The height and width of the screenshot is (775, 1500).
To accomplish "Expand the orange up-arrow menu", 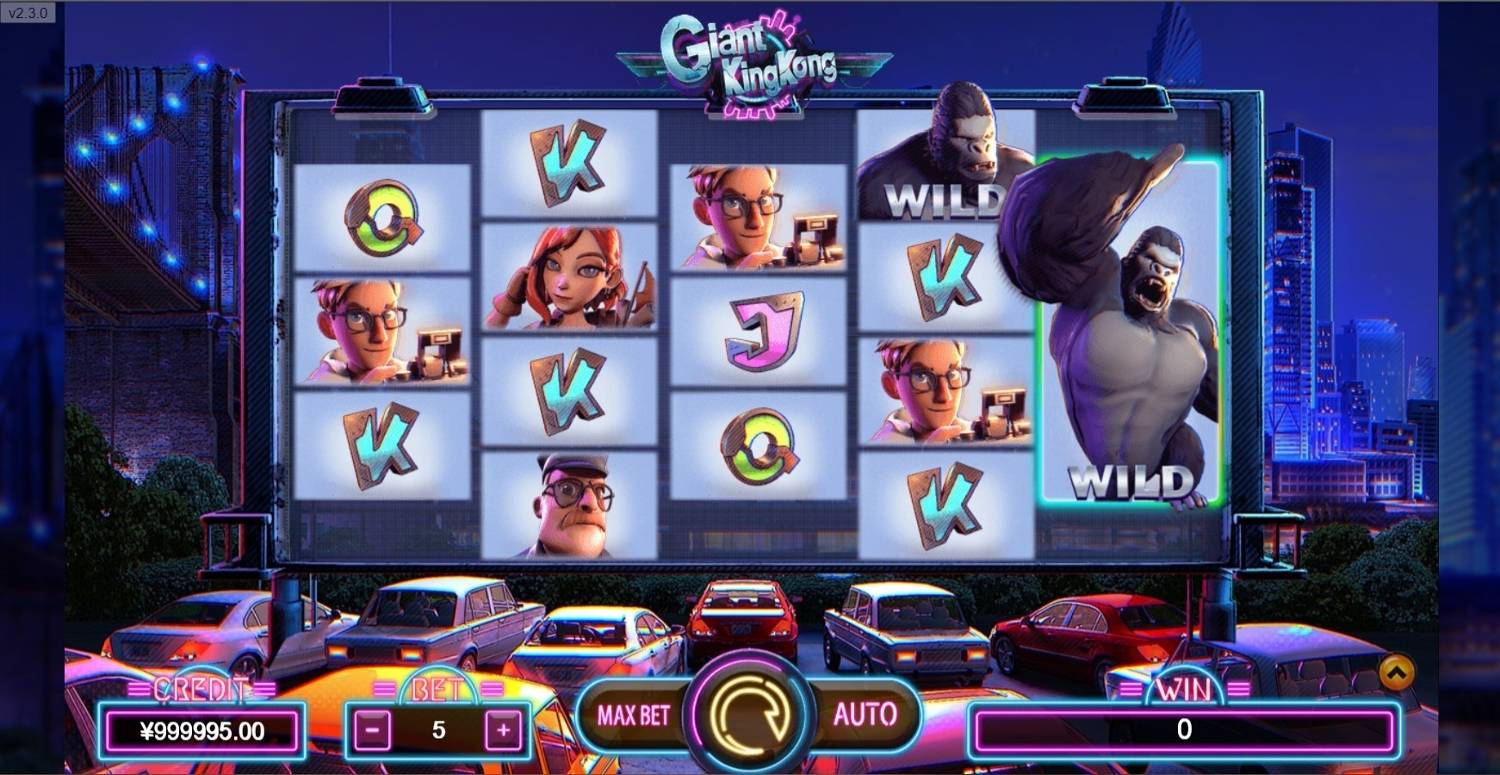I will click(x=1397, y=673).
